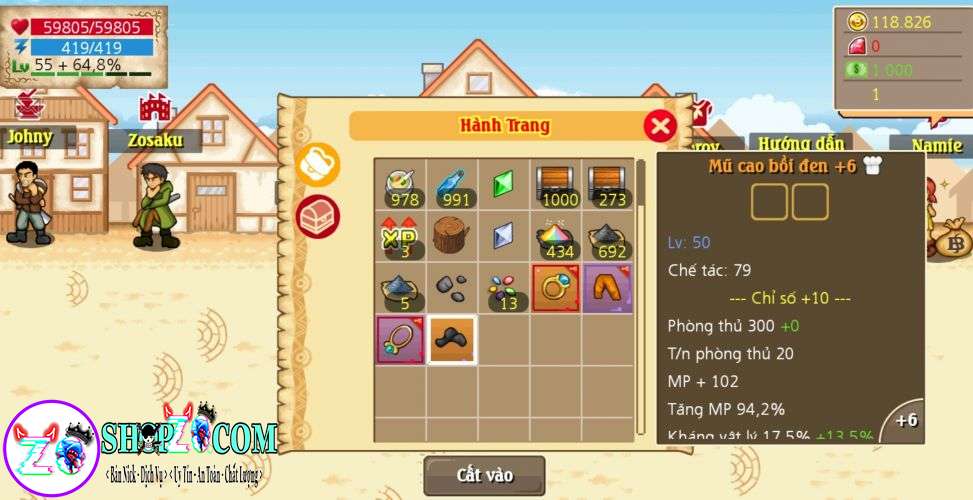The width and height of the screenshot is (973, 500).
Task: Select the treasure chest stack of 1000
Action: pos(557,184)
